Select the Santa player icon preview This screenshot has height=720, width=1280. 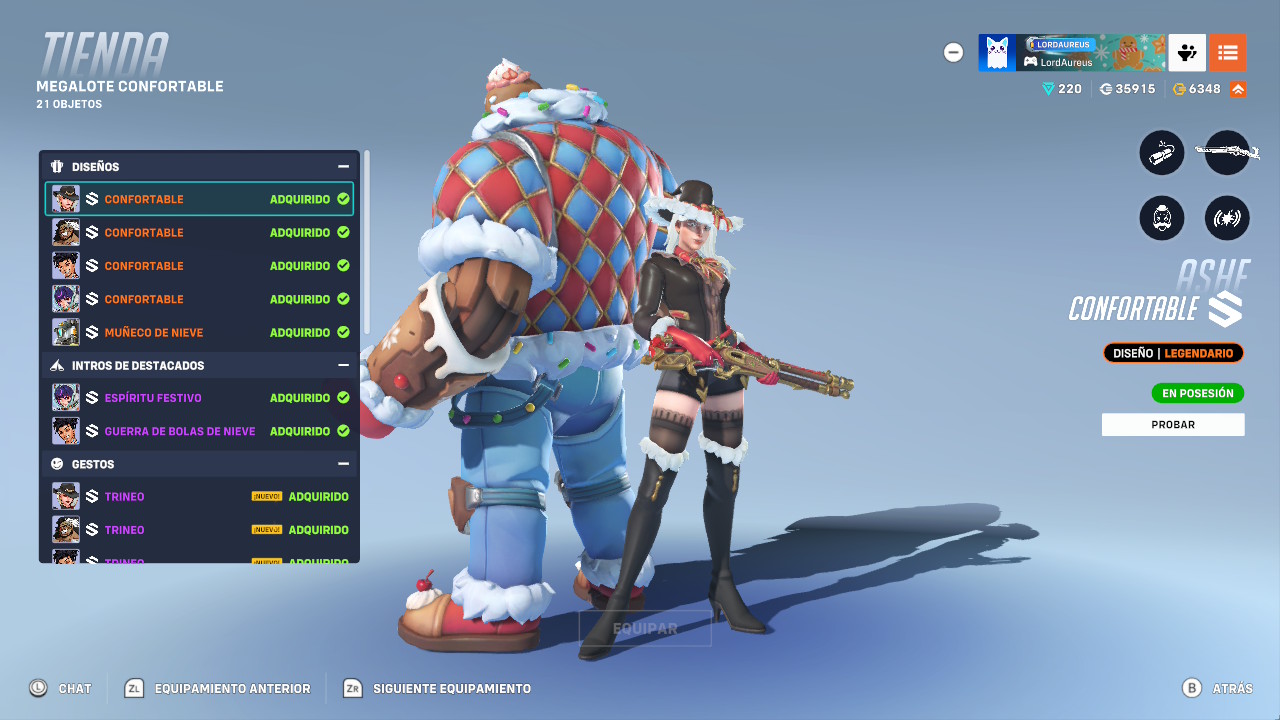click(1161, 218)
